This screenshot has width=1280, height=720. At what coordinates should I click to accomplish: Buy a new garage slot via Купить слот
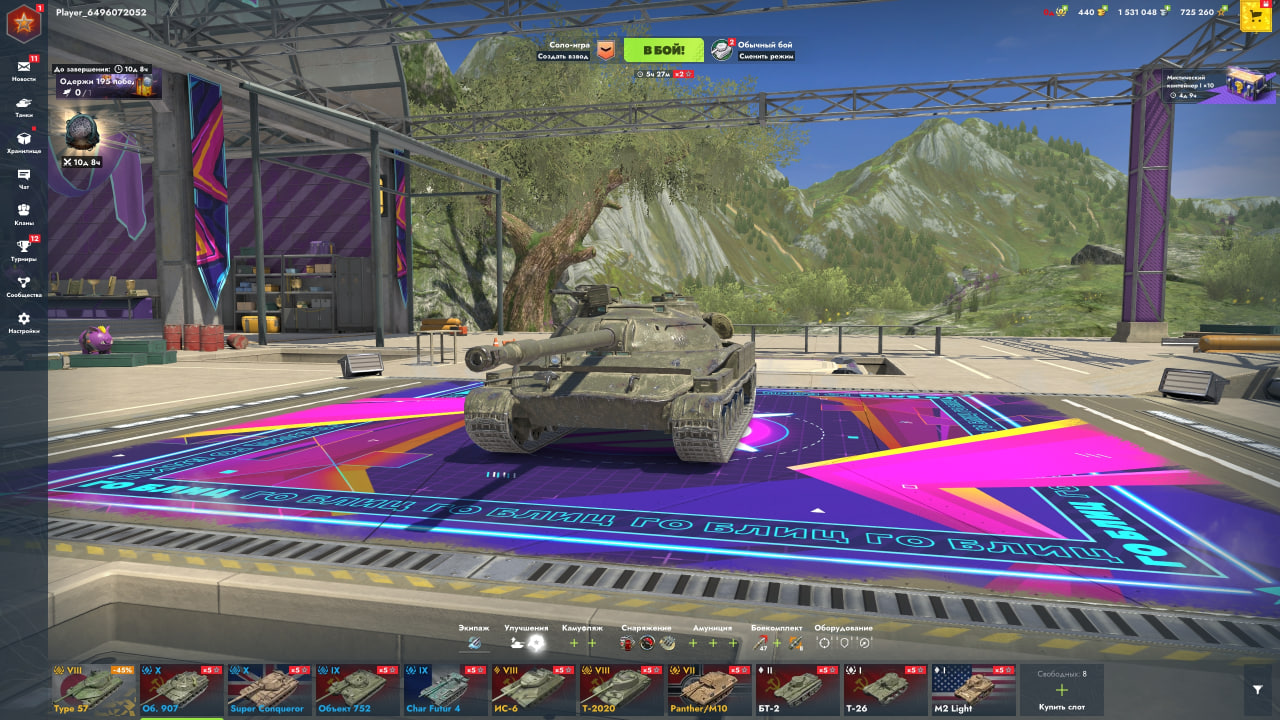(1061, 692)
